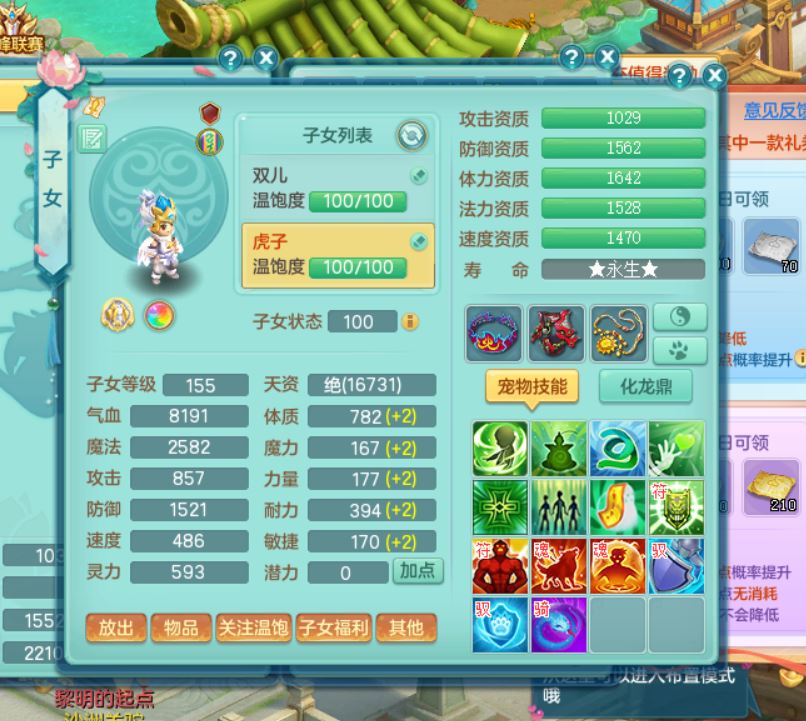Screen dimensions: 806x721
Task: Open help for the child panel
Action: click(679, 76)
